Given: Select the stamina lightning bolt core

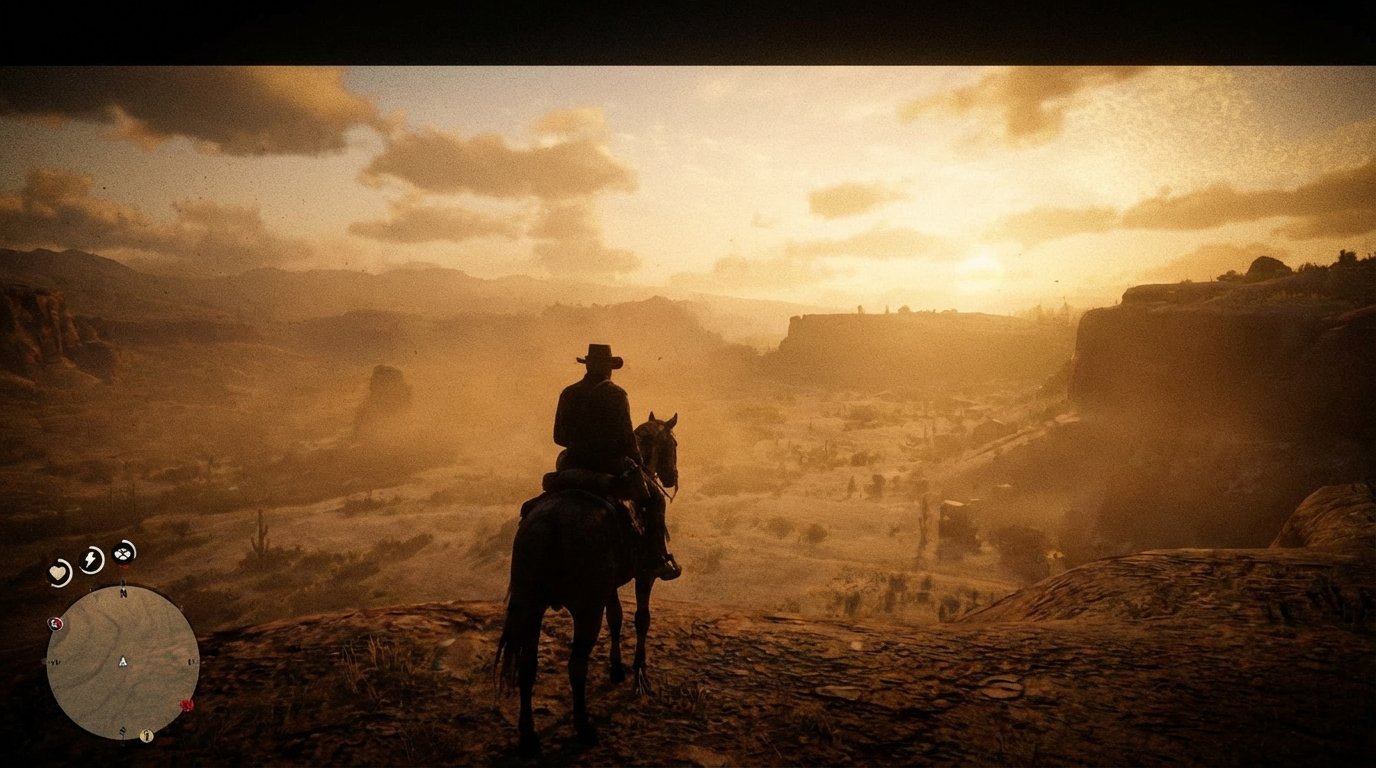Looking at the screenshot, I should click(x=90, y=559).
